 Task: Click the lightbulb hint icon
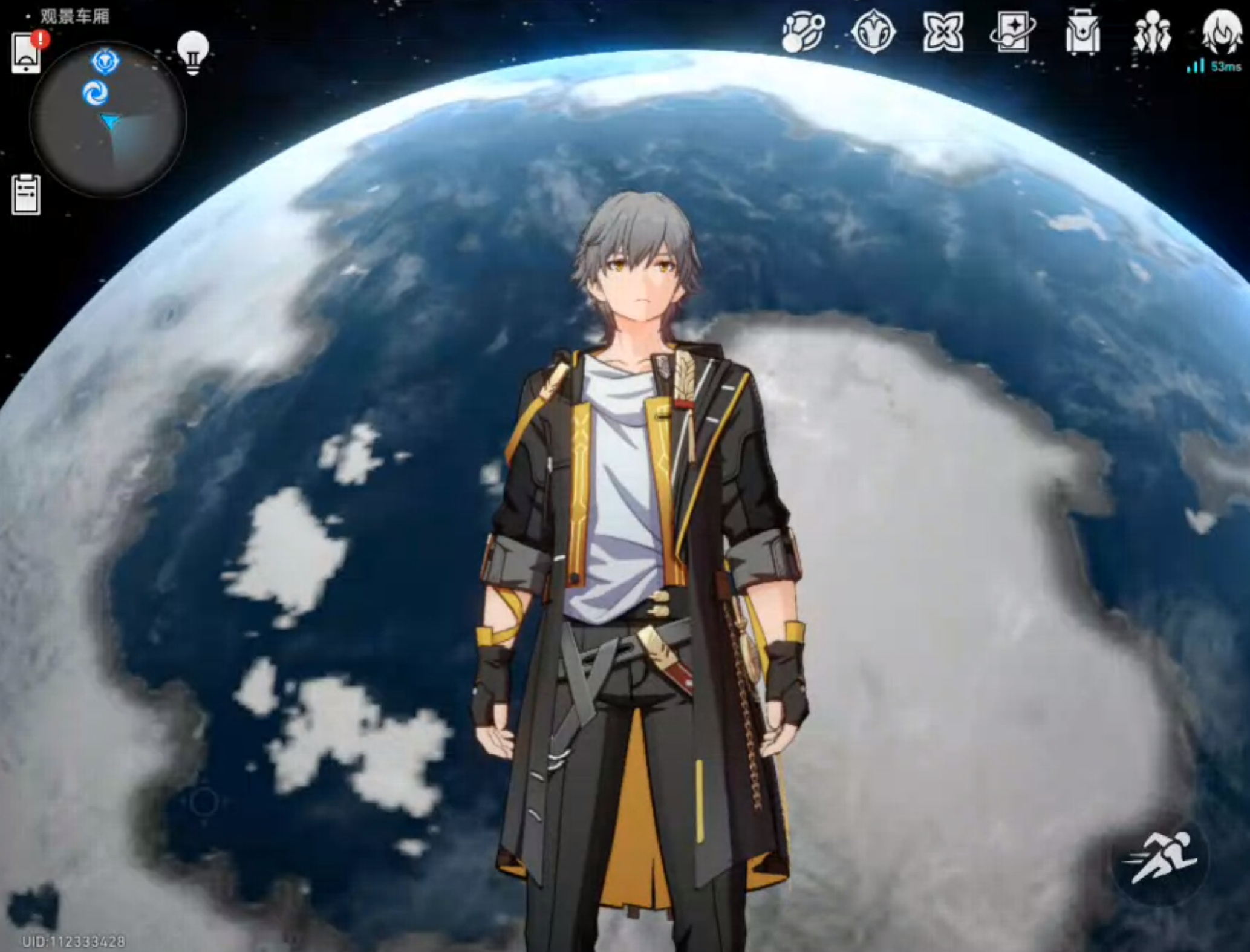tap(193, 53)
